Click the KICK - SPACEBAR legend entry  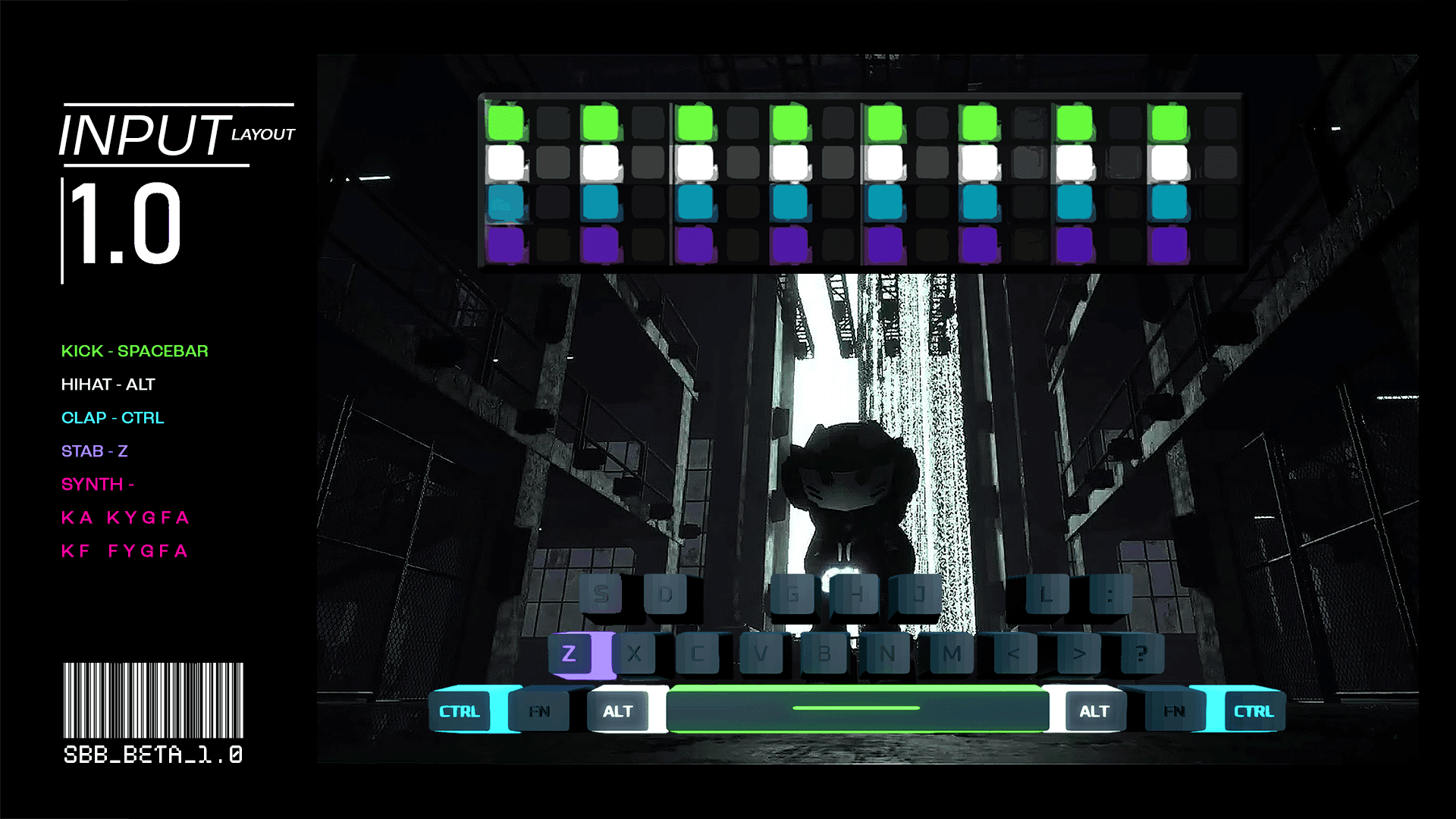coord(135,351)
